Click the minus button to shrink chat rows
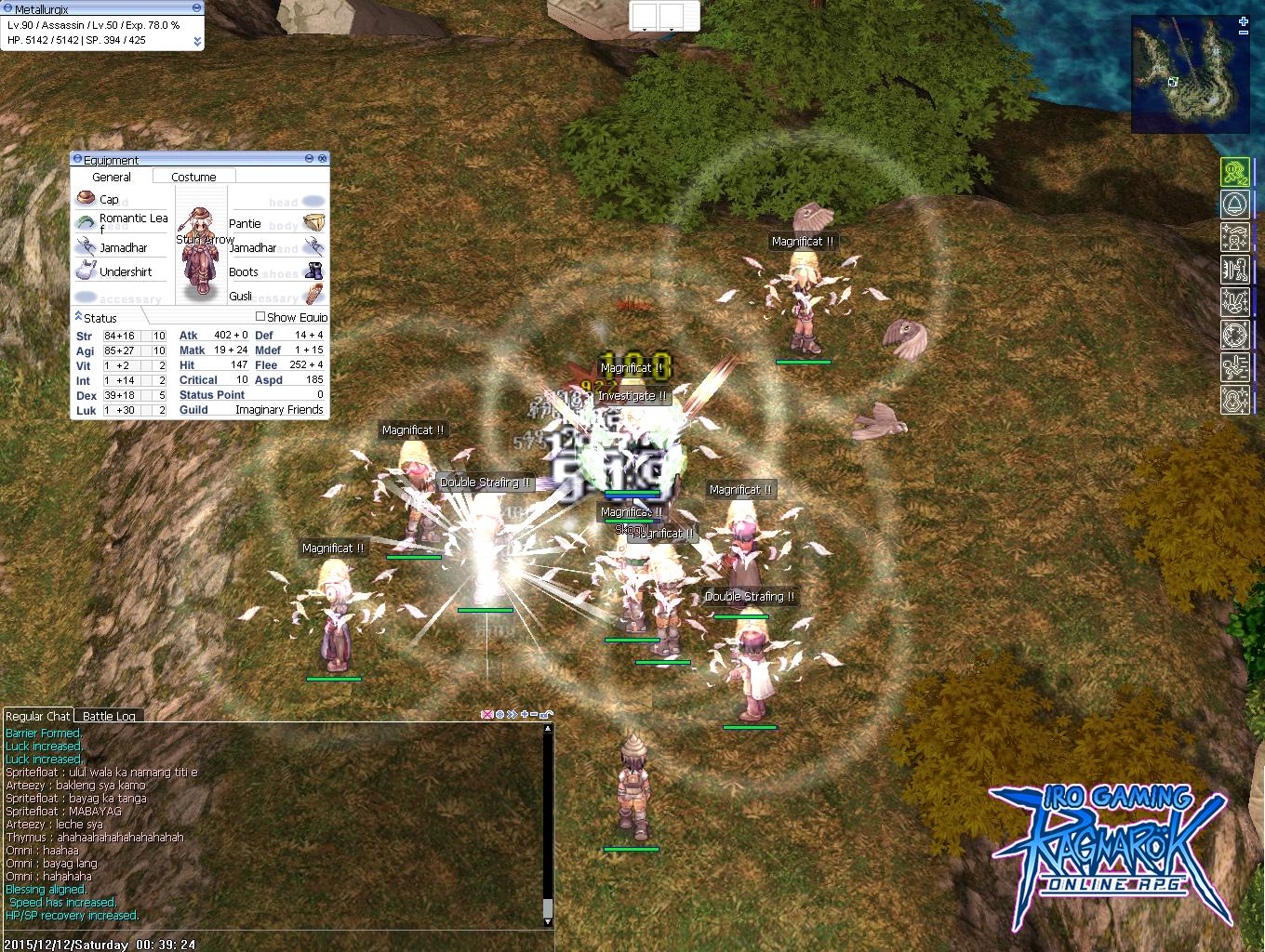The image size is (1265, 952). click(534, 714)
